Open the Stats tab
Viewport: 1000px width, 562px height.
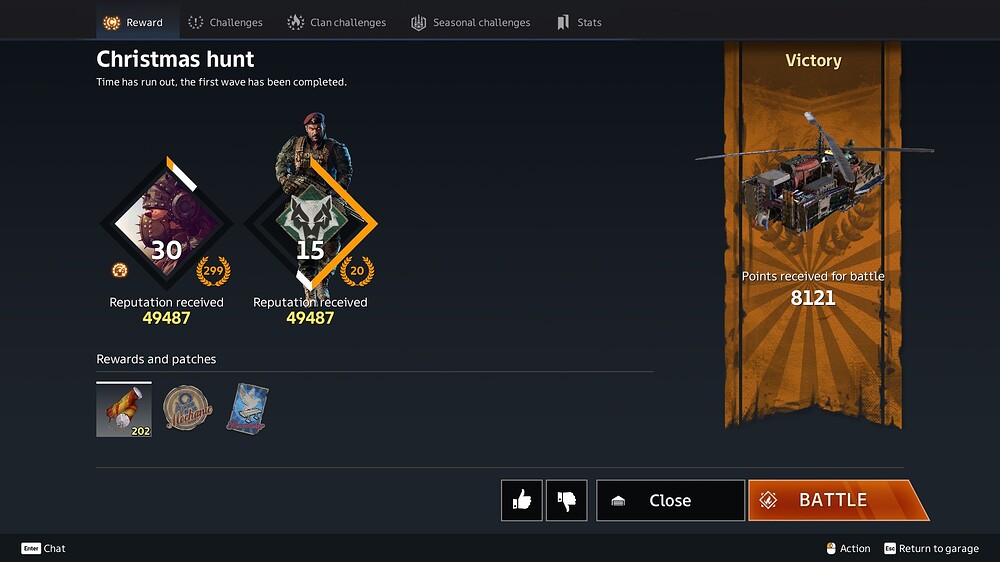pos(579,22)
